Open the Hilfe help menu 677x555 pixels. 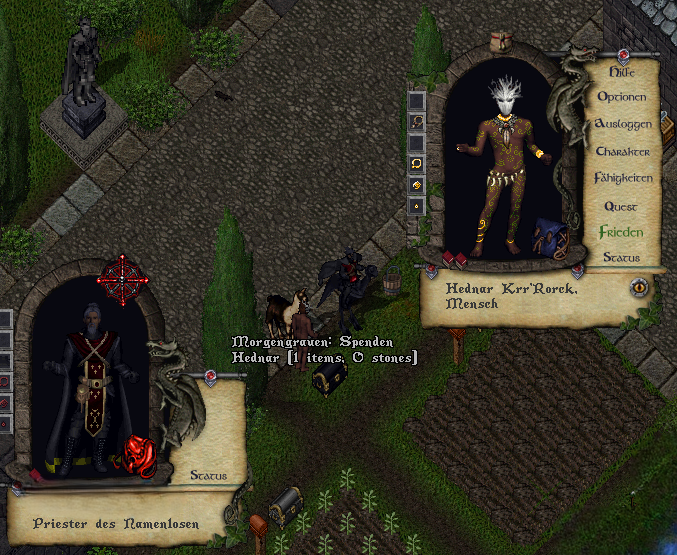pyautogui.click(x=621, y=72)
